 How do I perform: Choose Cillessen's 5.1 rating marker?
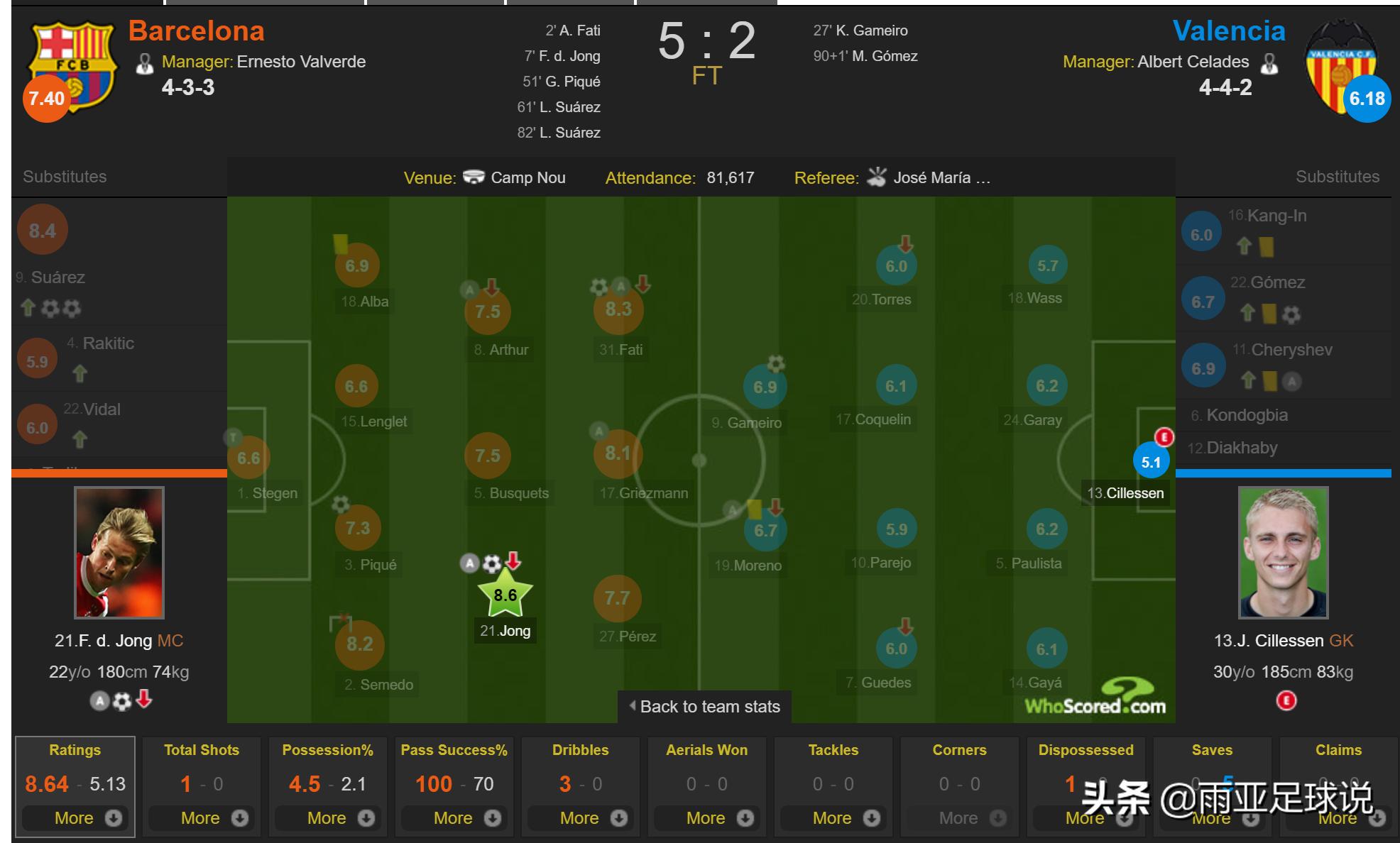point(1151,463)
